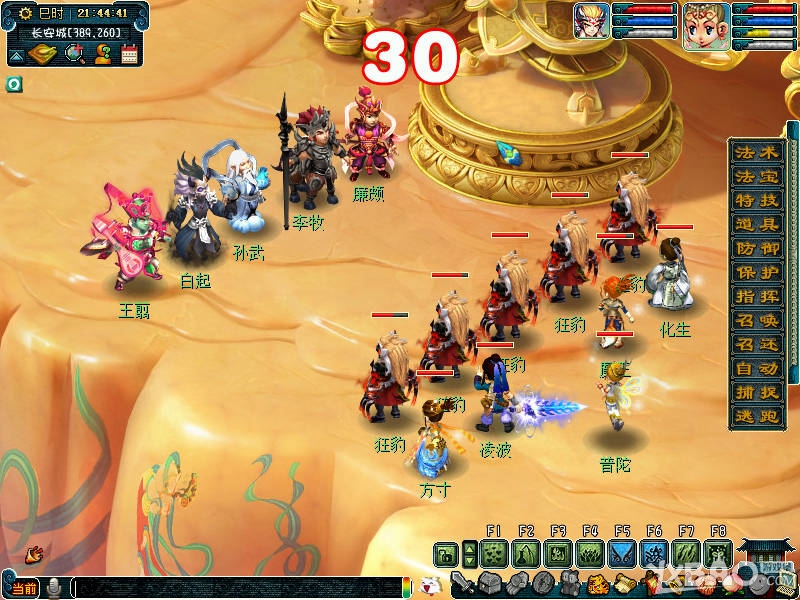Screen dimensions: 800x600
Task: Open 道具 (items) in the battle menu
Action: pyautogui.click(x=757, y=224)
